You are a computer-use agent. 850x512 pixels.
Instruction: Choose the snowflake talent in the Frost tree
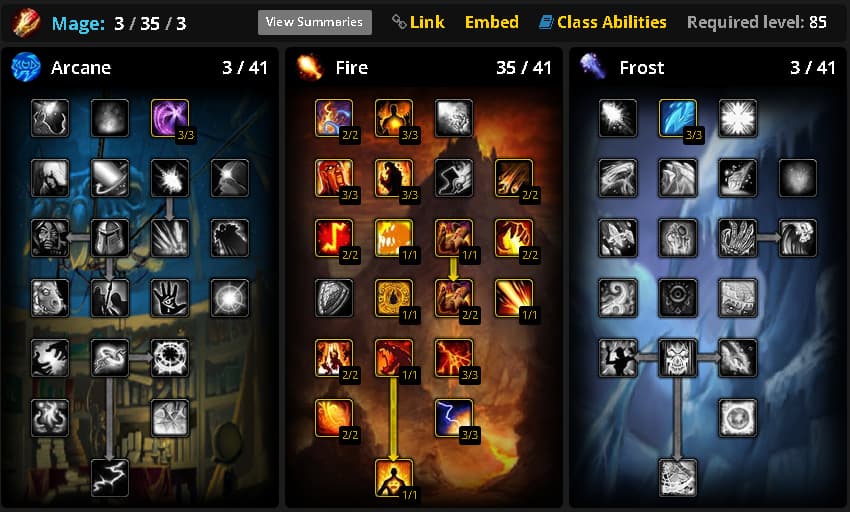click(x=738, y=118)
